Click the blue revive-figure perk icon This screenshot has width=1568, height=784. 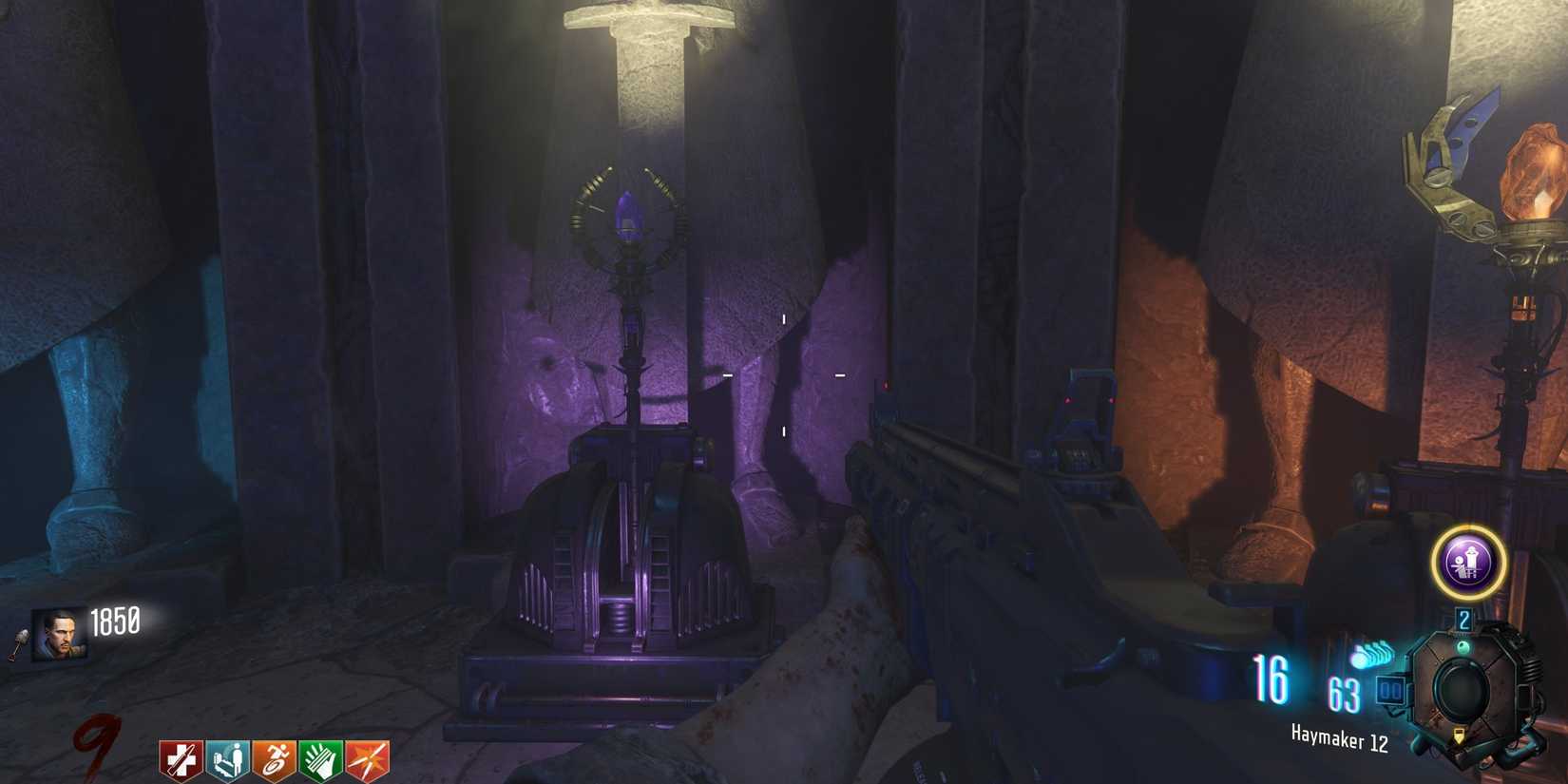click(x=225, y=755)
